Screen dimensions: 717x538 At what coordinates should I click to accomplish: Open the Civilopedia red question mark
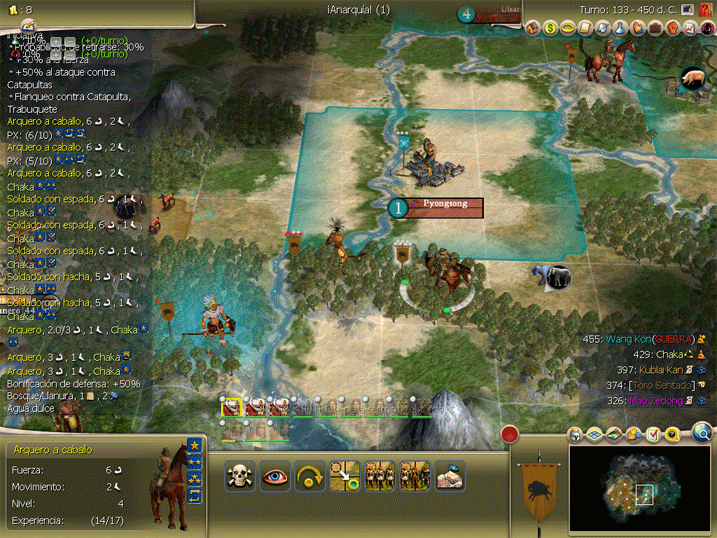pos(707,28)
